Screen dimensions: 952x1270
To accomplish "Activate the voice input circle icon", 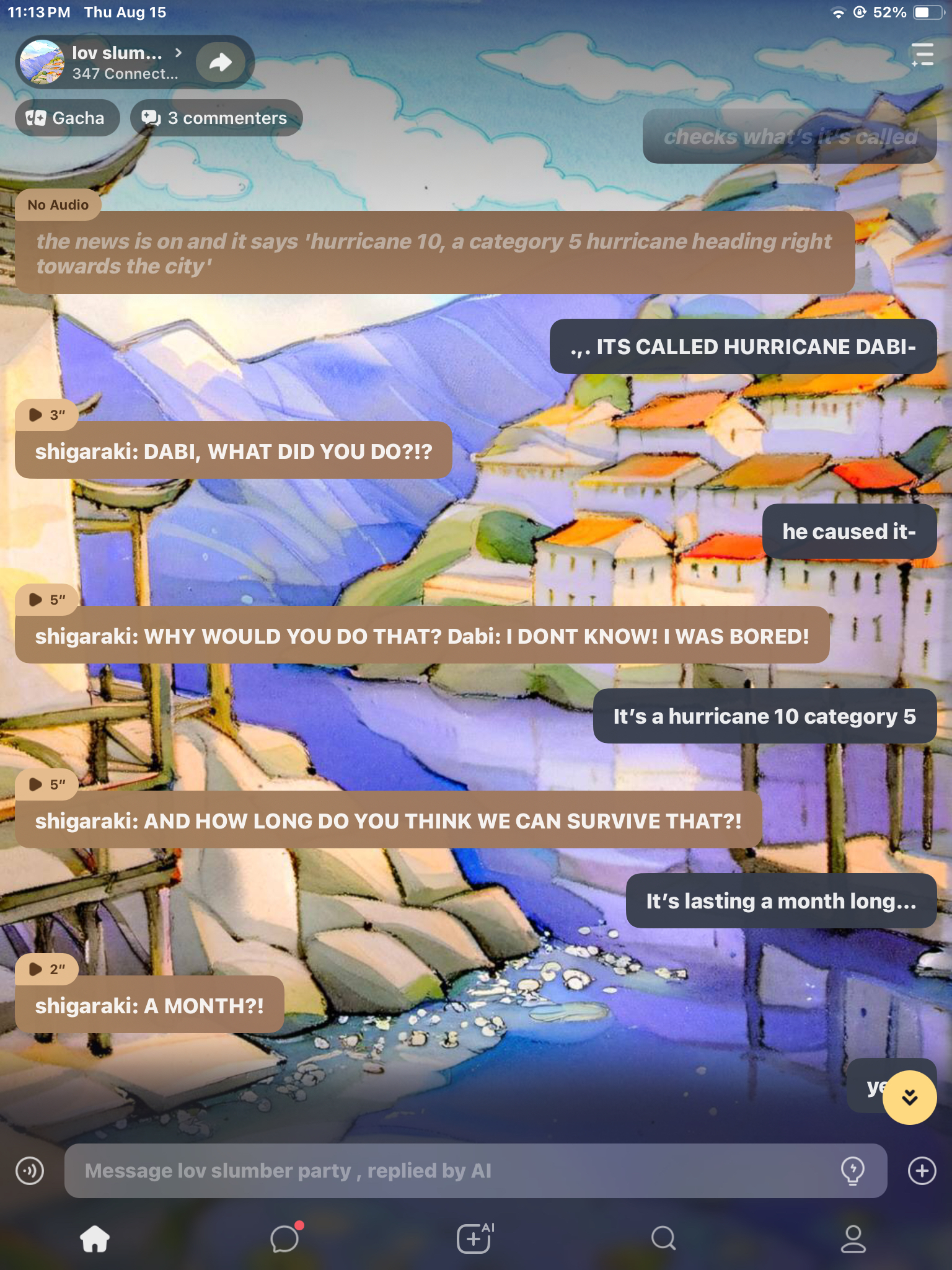I will click(30, 1171).
